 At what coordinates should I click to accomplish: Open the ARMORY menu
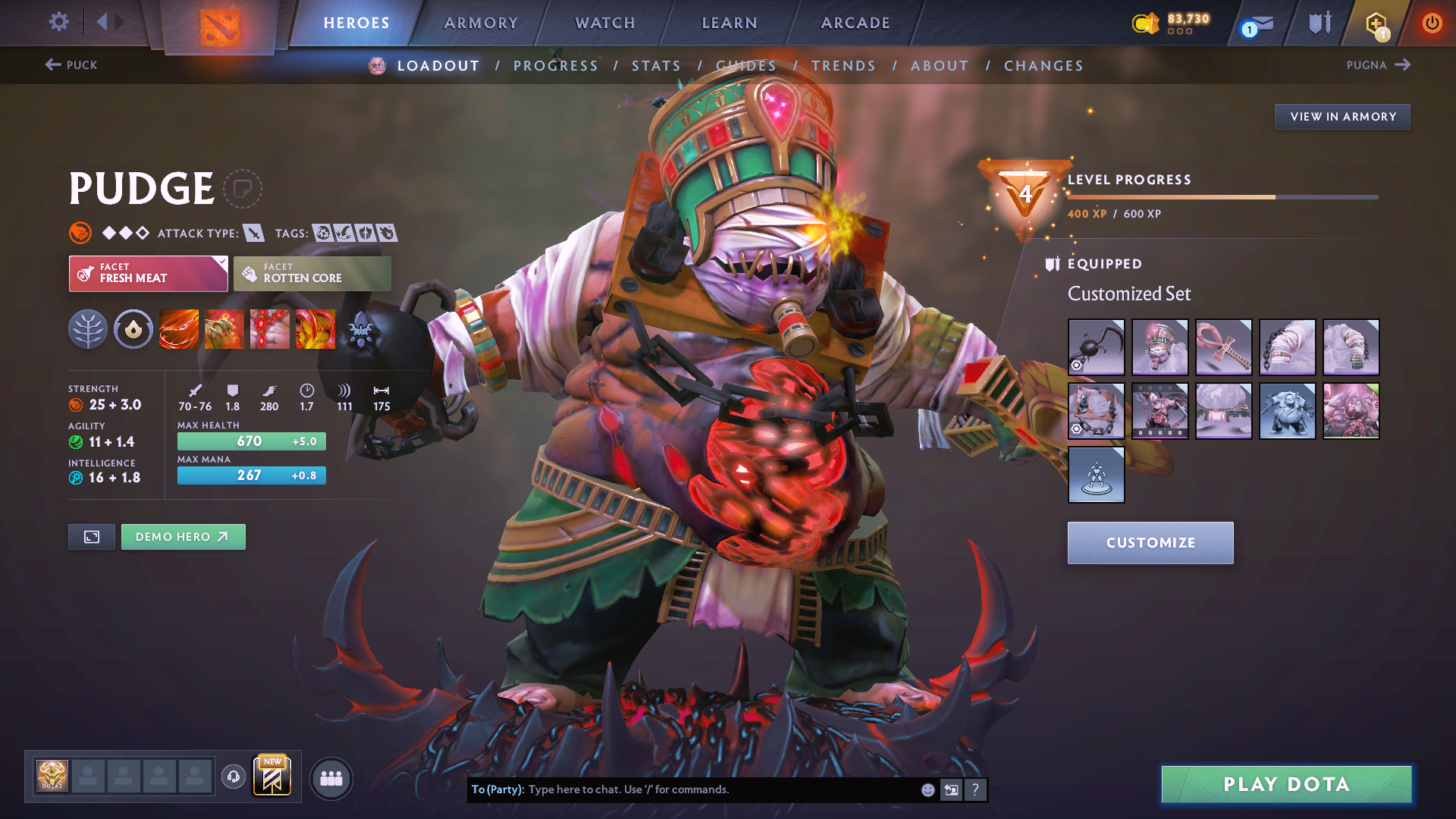click(481, 23)
